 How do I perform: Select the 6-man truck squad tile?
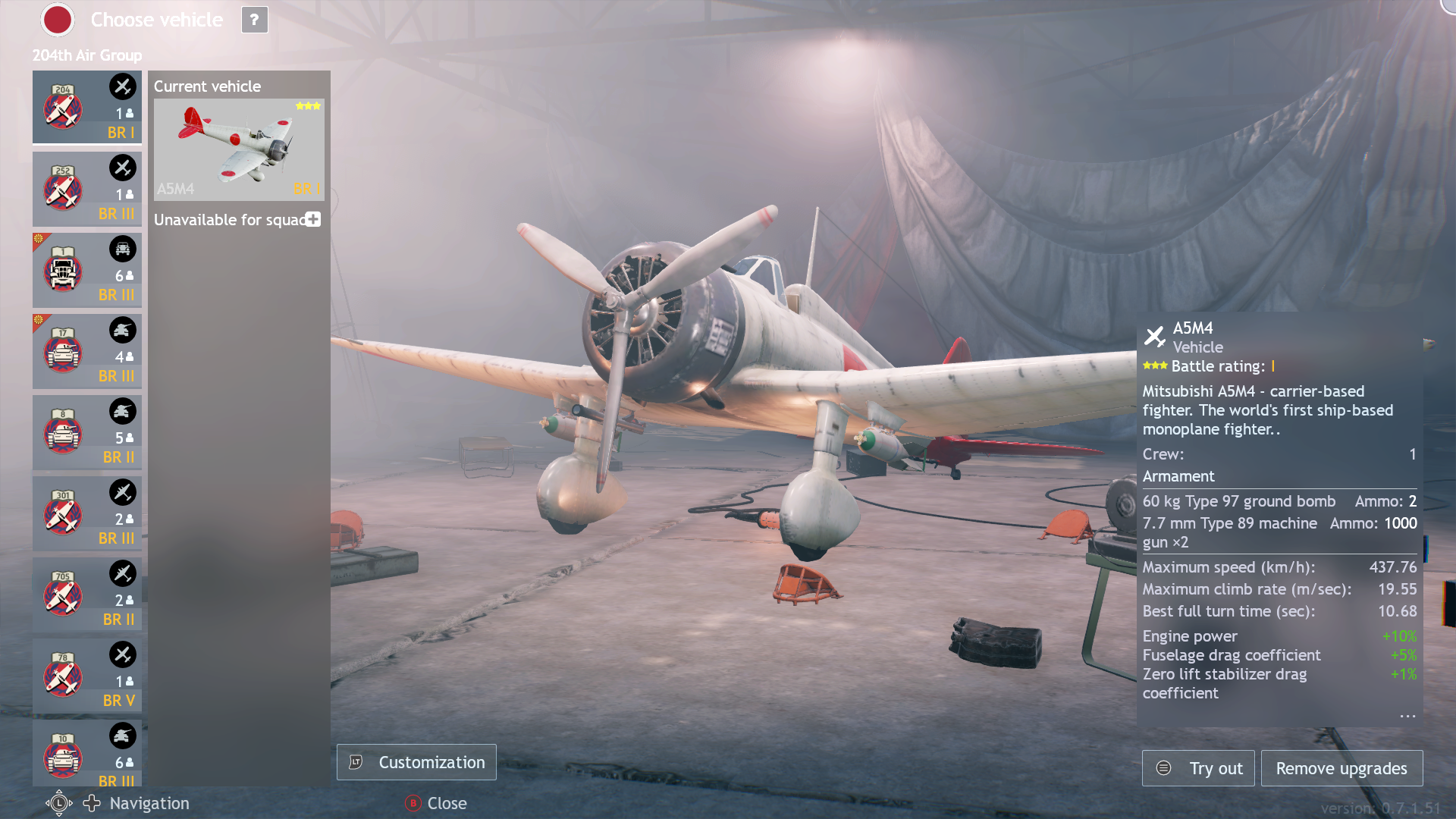pos(86,270)
